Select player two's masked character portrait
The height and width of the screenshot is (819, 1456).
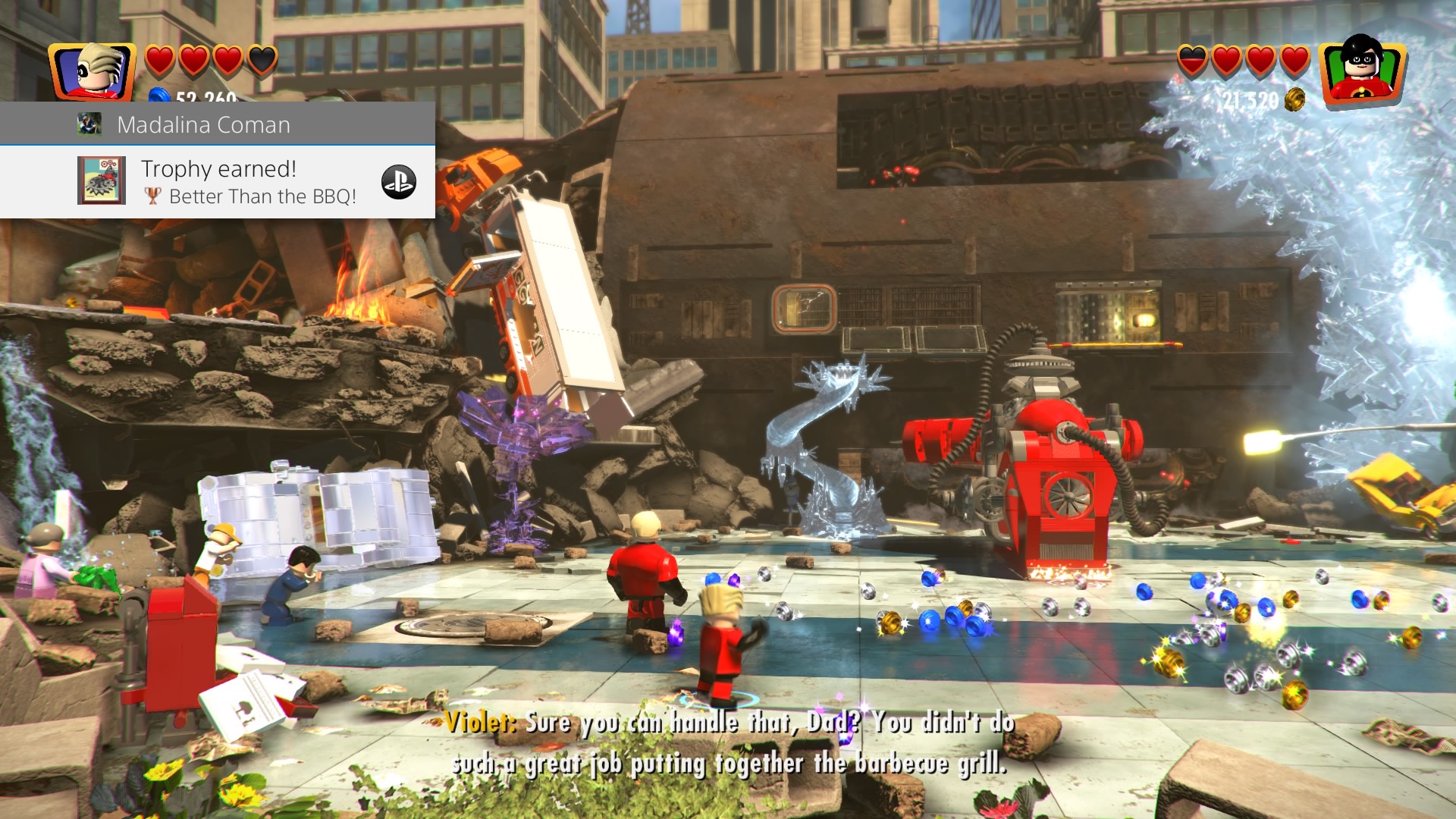click(x=1362, y=71)
